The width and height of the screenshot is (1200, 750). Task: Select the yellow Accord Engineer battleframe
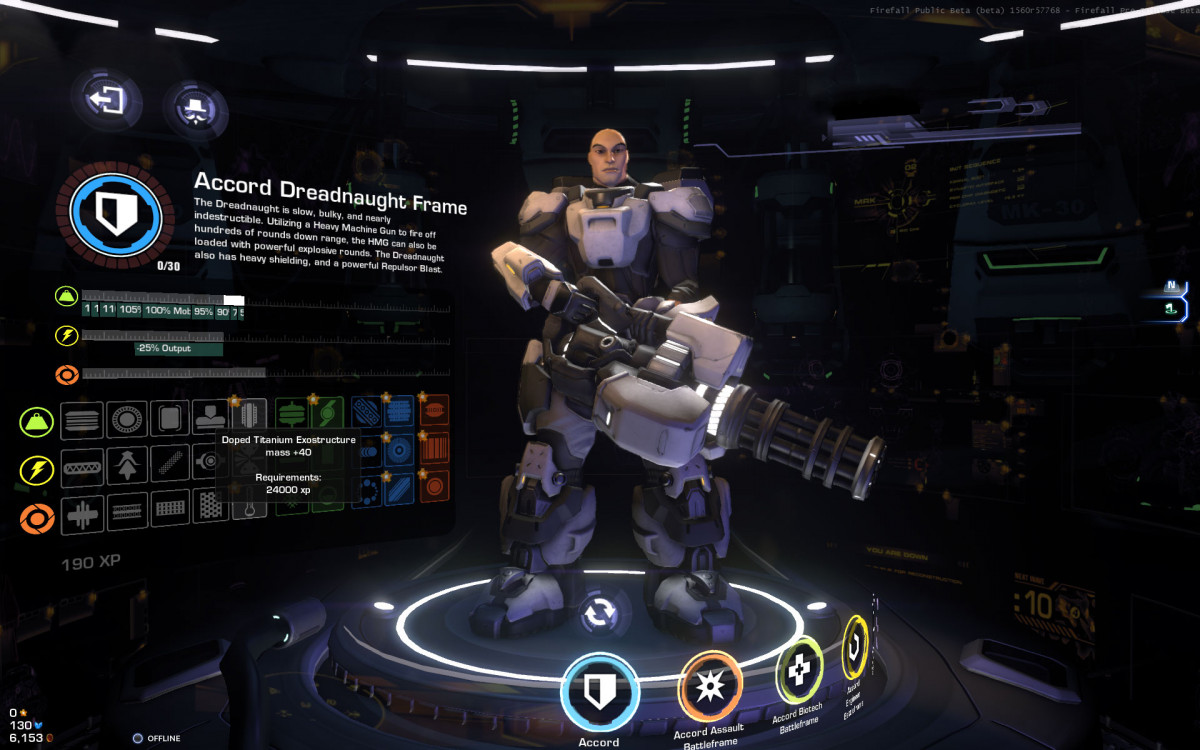click(856, 649)
